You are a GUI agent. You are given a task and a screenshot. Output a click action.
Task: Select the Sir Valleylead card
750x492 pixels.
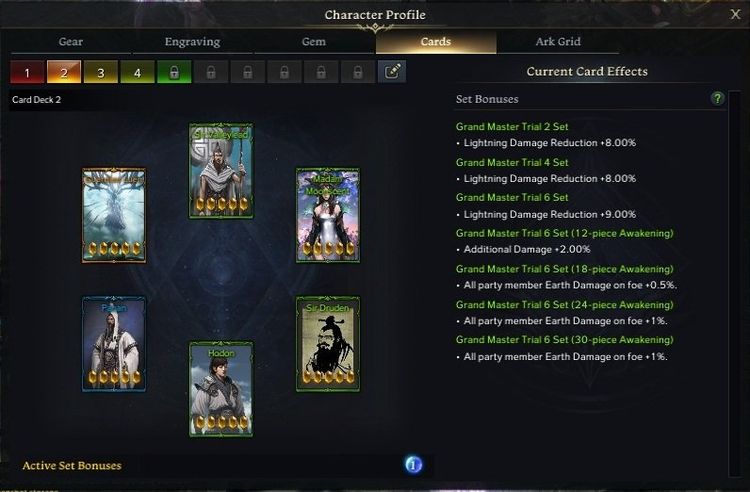click(x=221, y=171)
